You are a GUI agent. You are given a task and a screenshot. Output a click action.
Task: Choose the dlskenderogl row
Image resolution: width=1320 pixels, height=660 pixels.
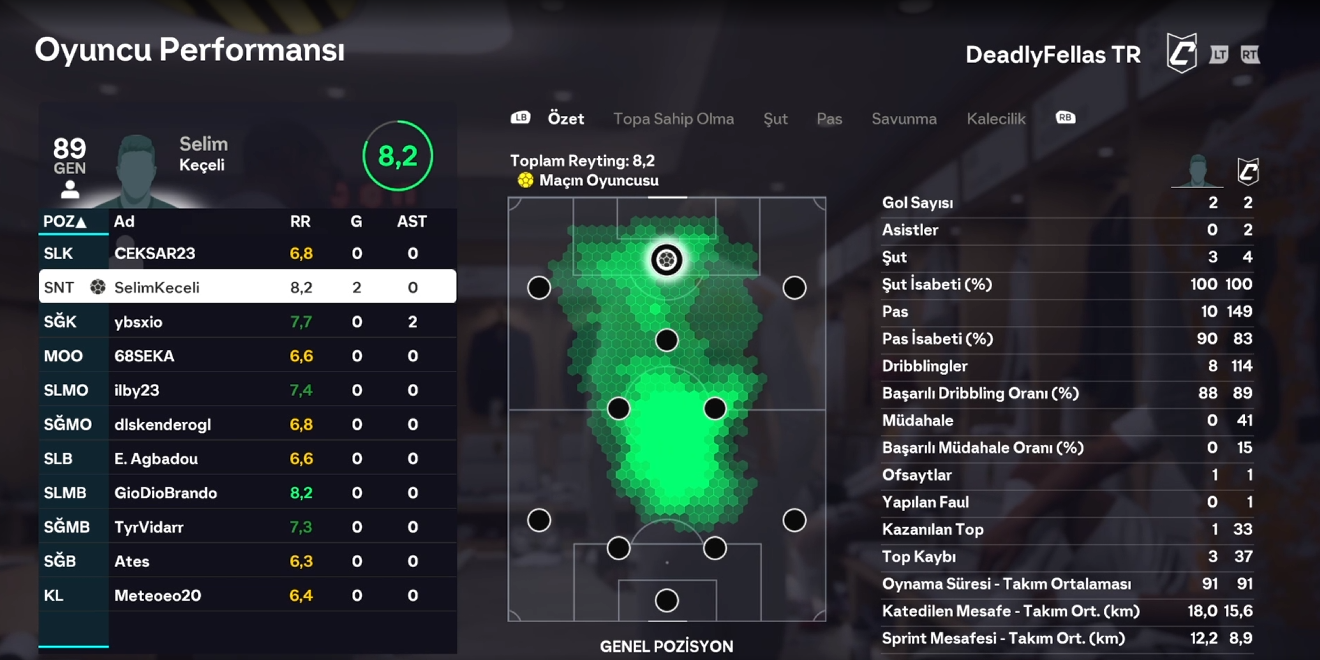click(x=247, y=425)
